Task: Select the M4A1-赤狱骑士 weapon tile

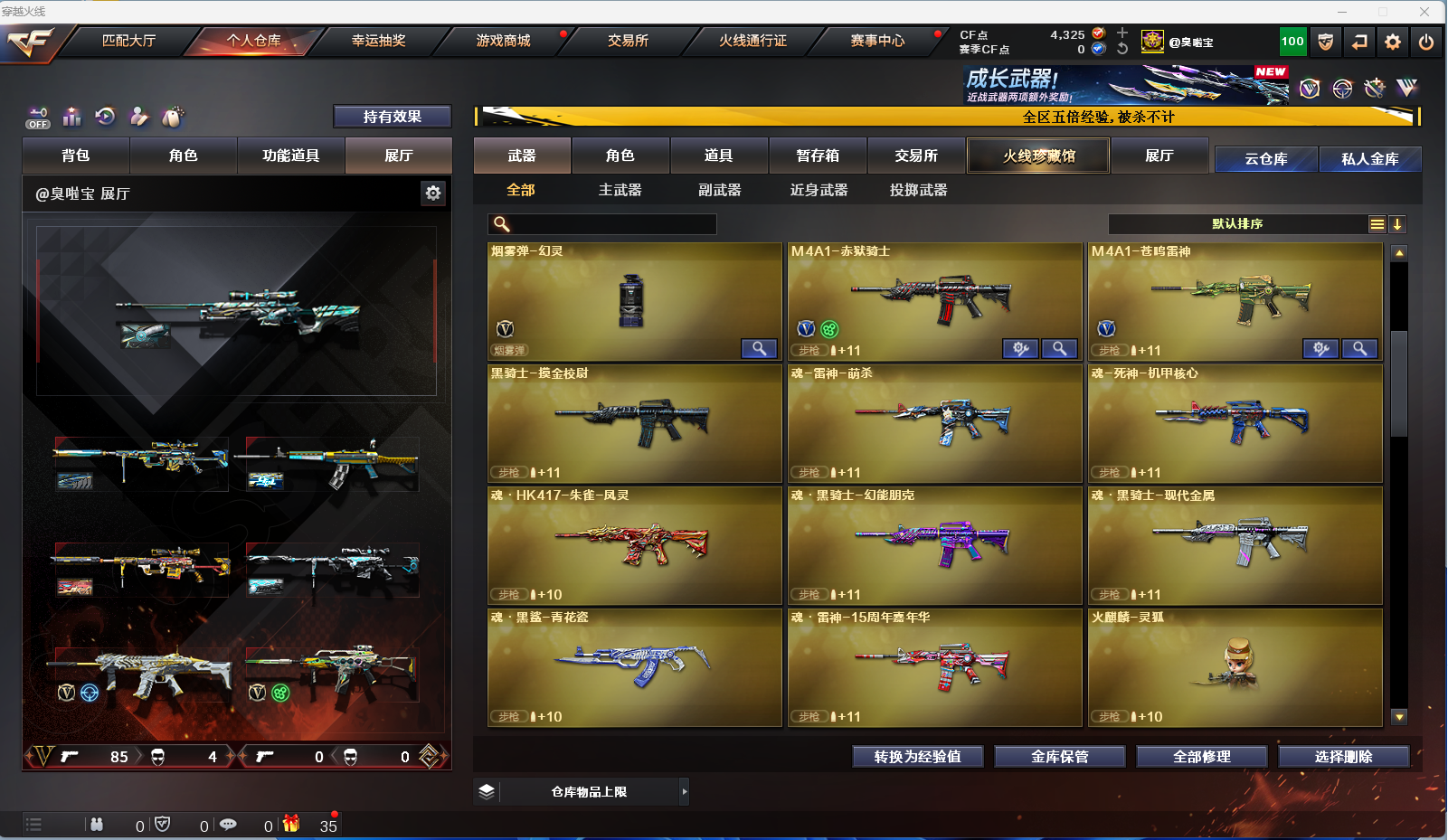Action: point(934,301)
